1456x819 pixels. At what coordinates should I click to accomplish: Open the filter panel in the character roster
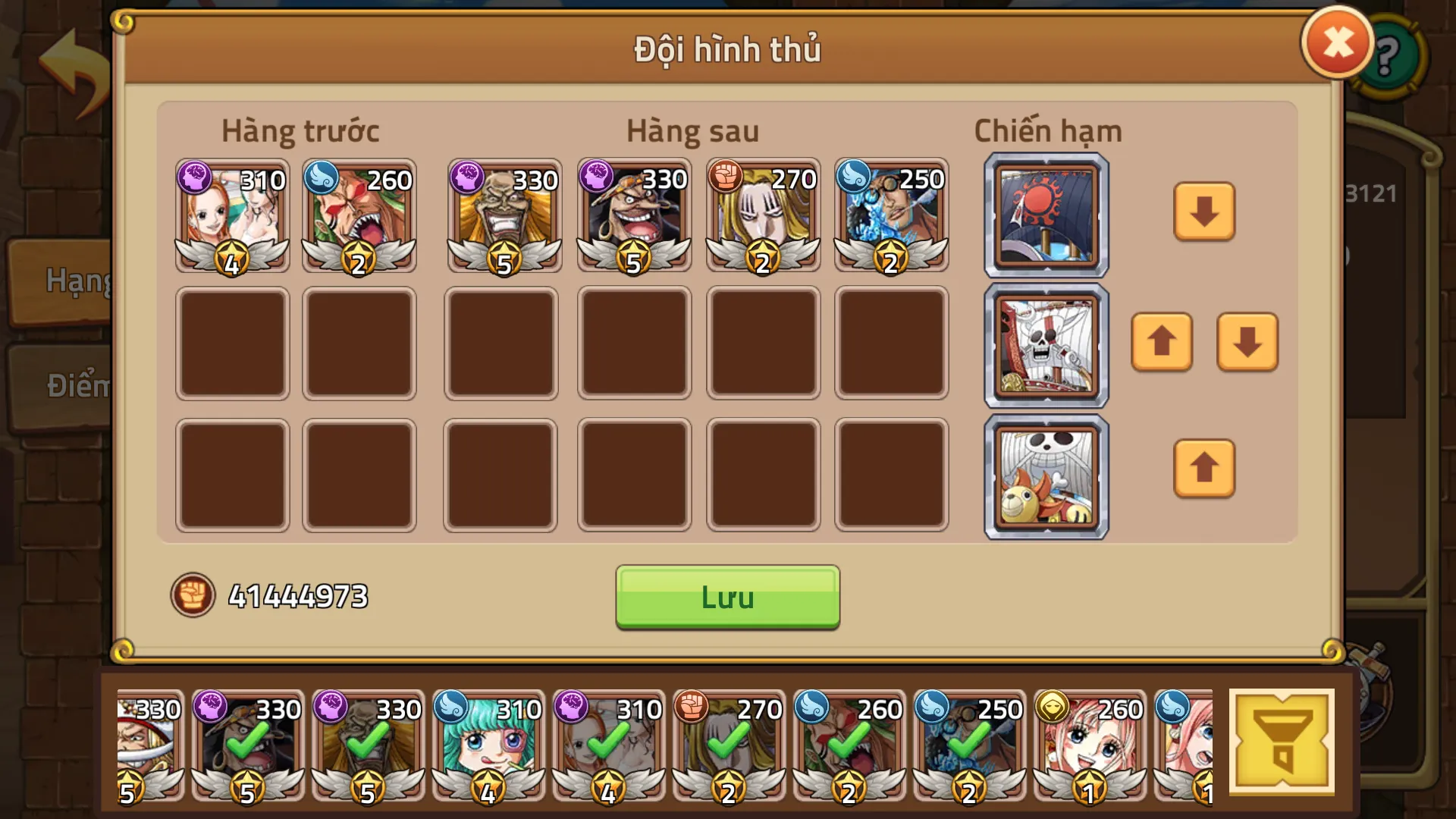tap(1283, 742)
